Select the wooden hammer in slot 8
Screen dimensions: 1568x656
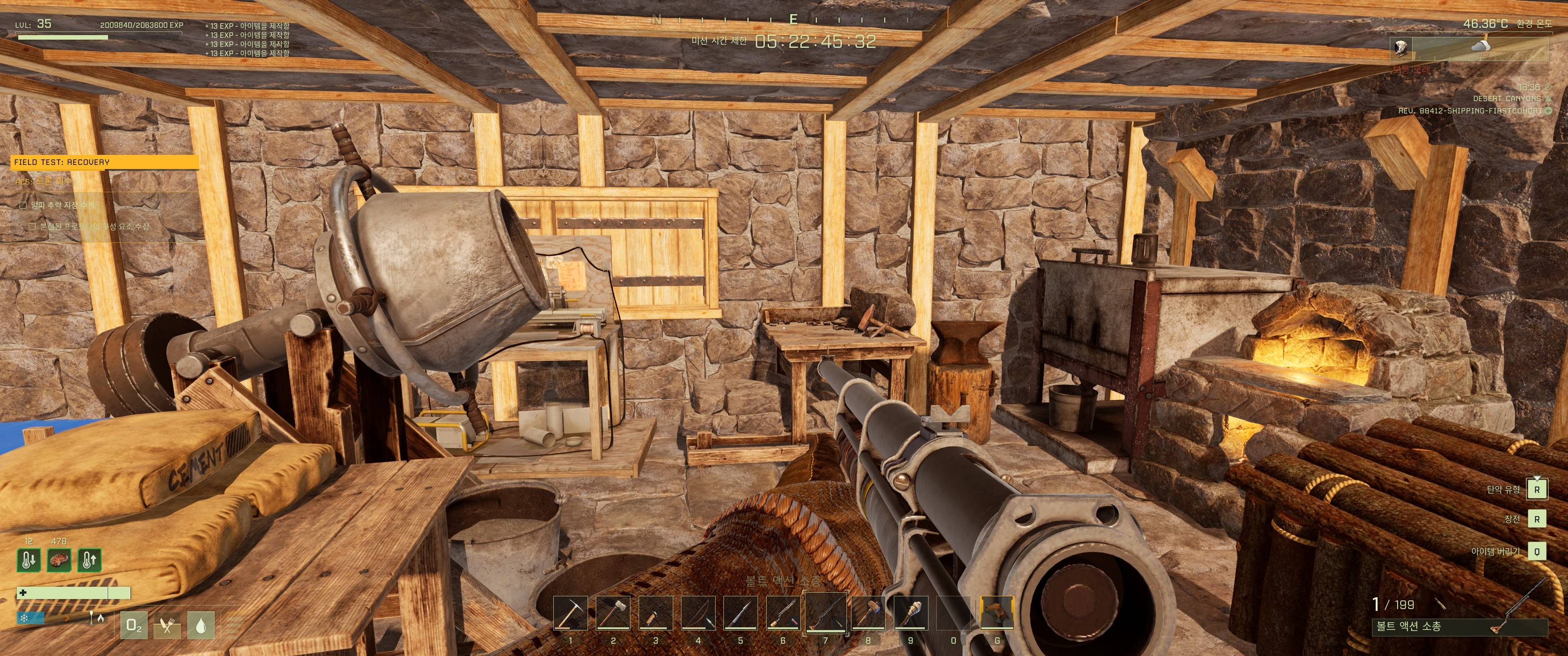[868, 613]
